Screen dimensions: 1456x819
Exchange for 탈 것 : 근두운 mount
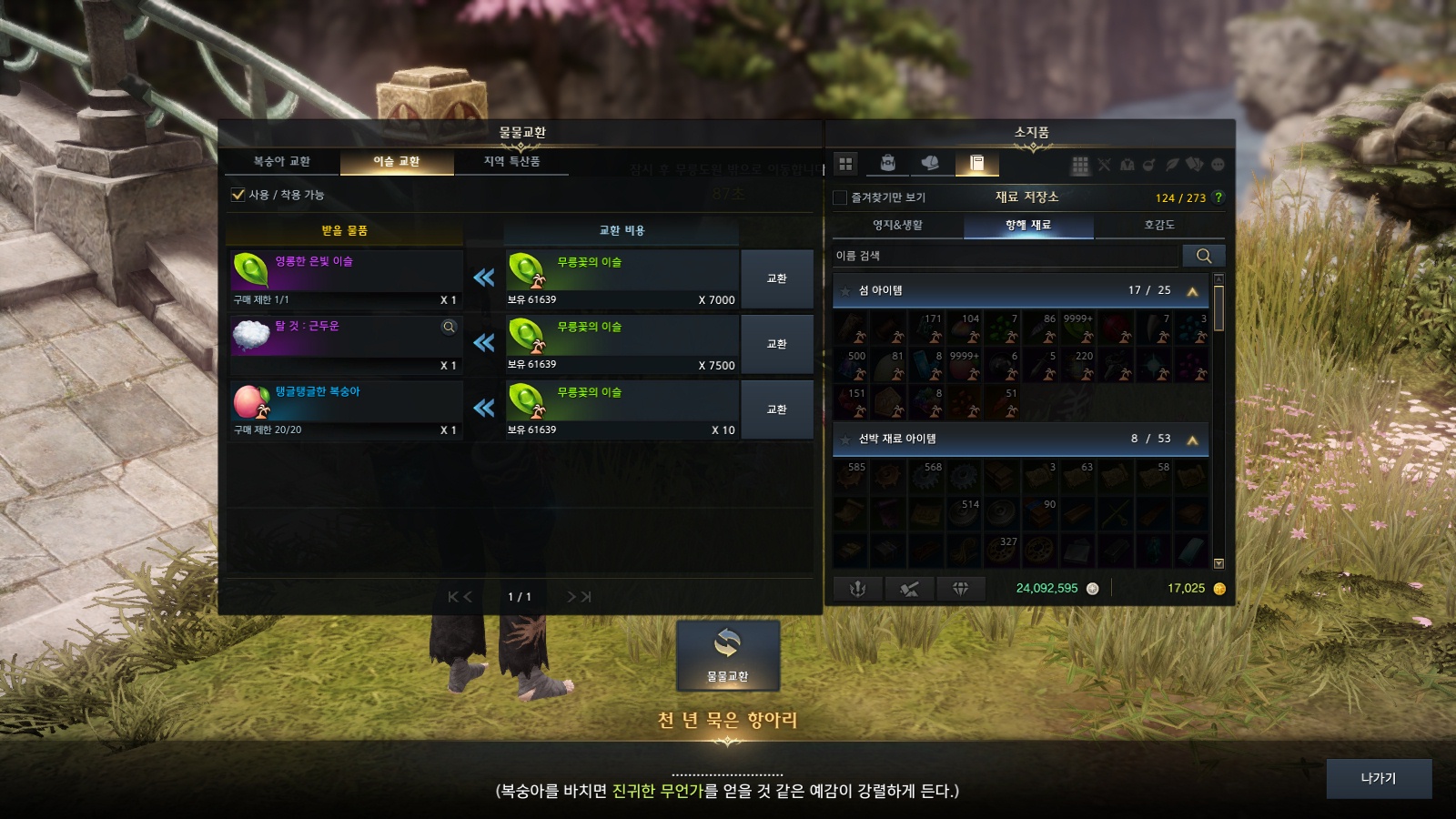click(x=776, y=344)
